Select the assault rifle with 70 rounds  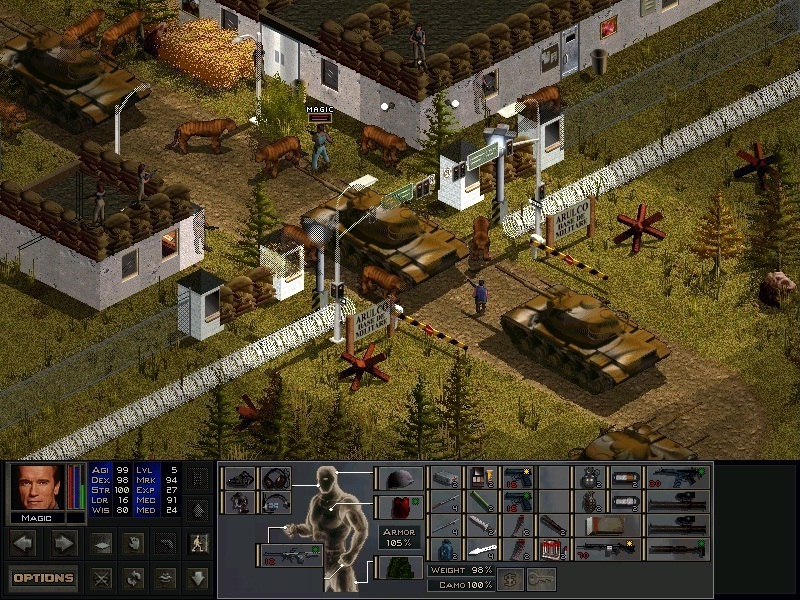coord(608,550)
